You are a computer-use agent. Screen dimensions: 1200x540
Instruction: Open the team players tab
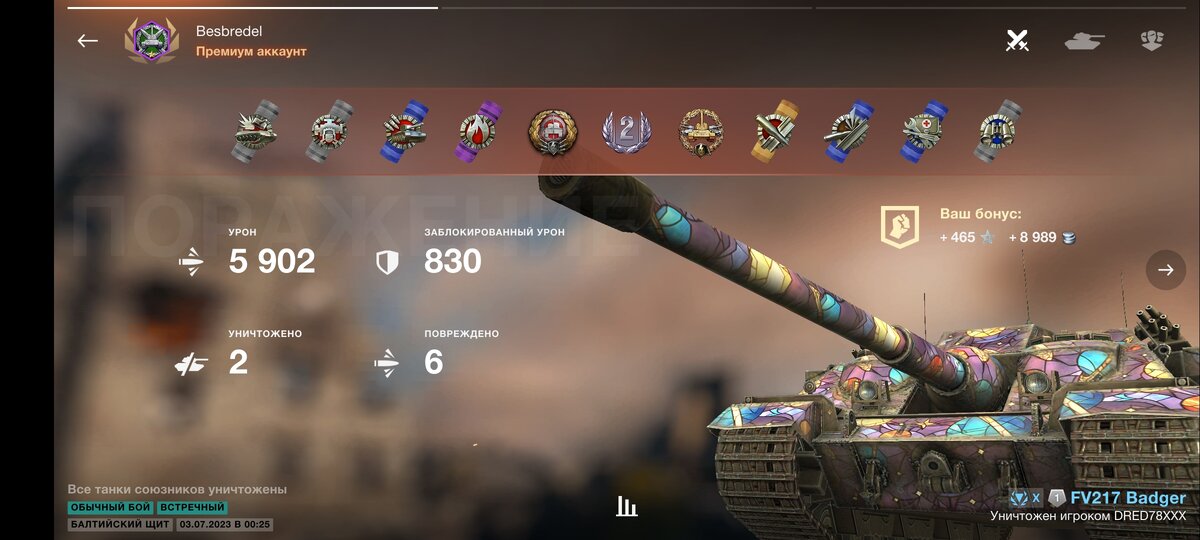[1151, 41]
